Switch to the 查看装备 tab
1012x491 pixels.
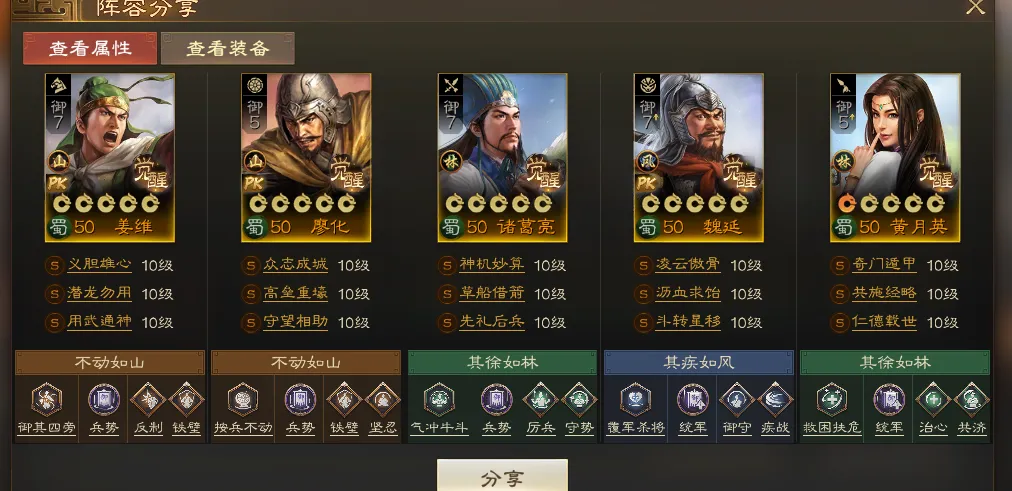click(227, 48)
